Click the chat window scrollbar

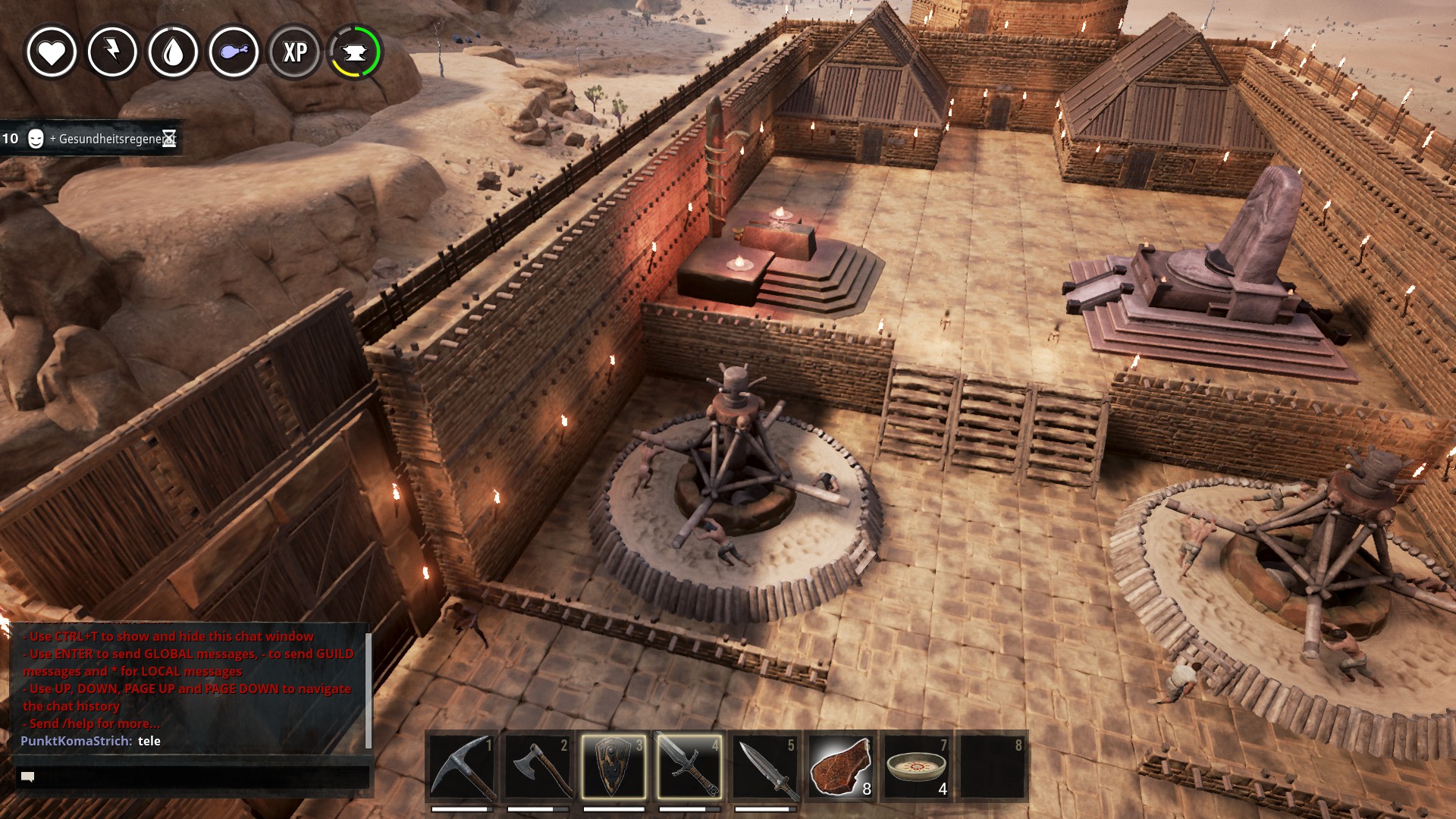tap(369, 690)
